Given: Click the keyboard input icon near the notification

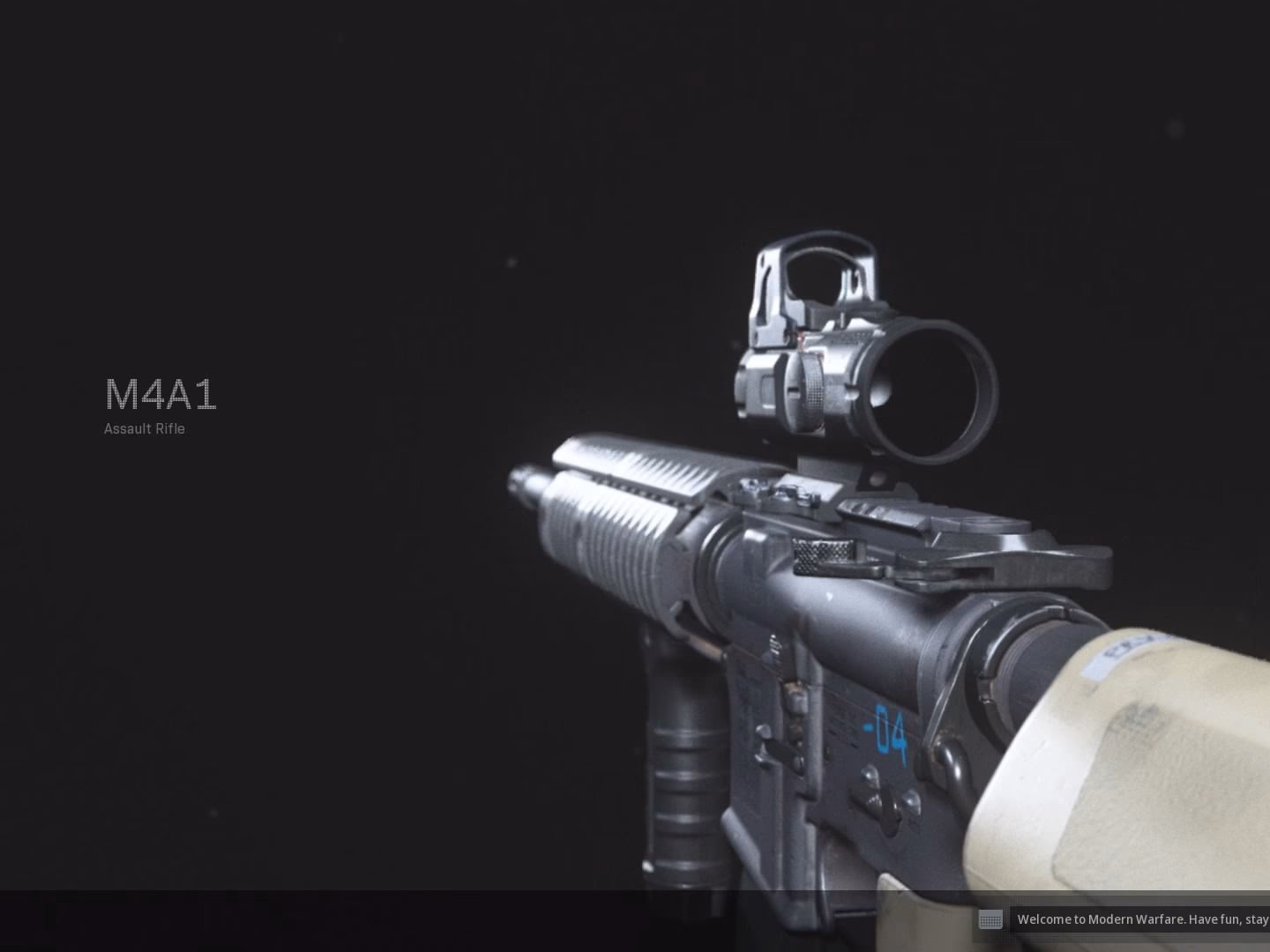Looking at the screenshot, I should pyautogui.click(x=990, y=920).
